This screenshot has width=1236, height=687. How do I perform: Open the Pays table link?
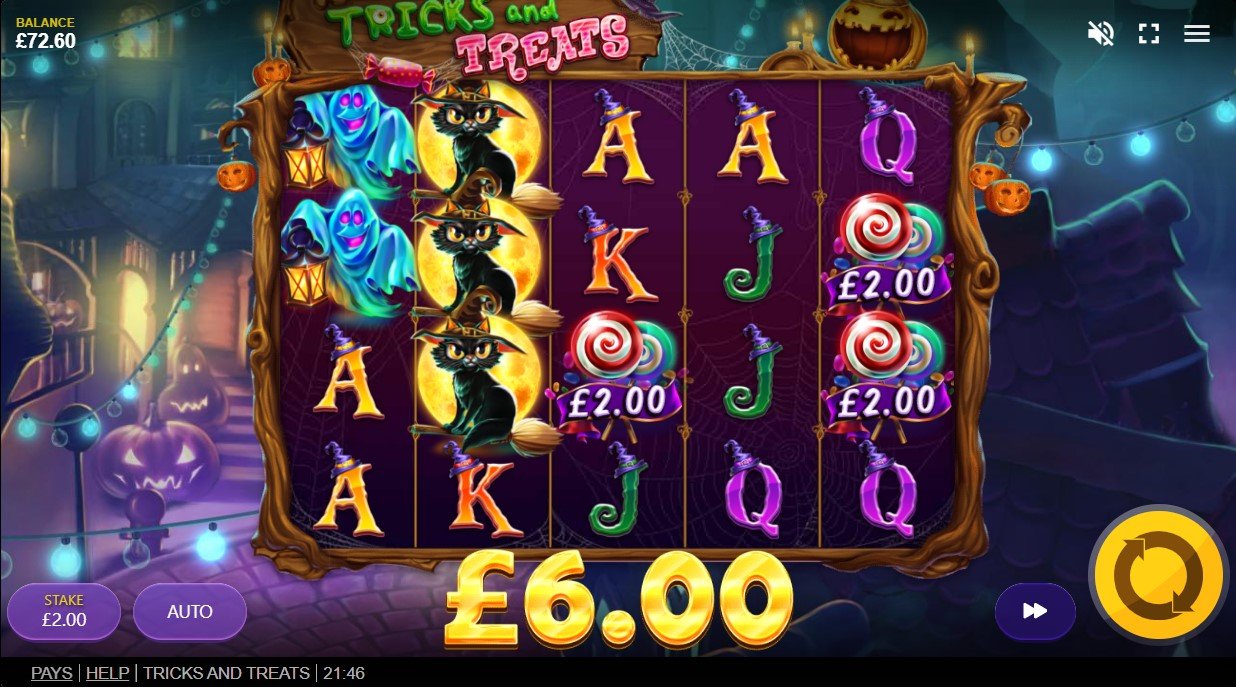click(x=52, y=673)
